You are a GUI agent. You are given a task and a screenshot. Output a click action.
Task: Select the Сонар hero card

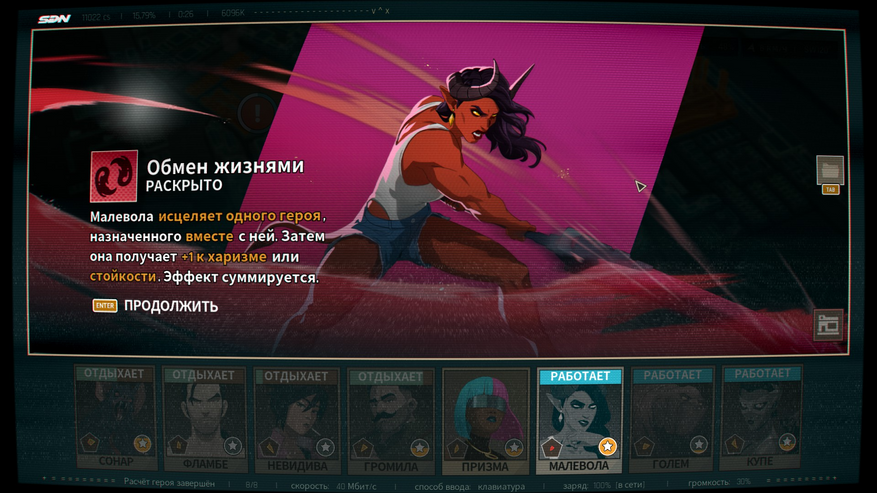[116, 420]
